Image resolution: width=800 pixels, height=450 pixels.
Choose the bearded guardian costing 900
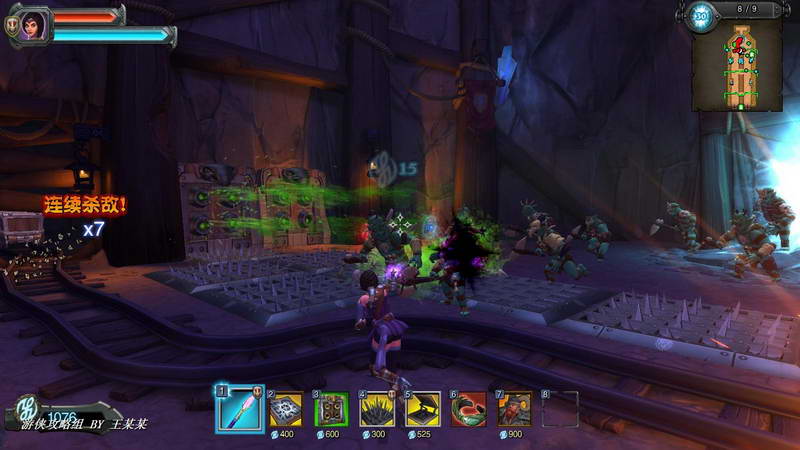point(515,409)
